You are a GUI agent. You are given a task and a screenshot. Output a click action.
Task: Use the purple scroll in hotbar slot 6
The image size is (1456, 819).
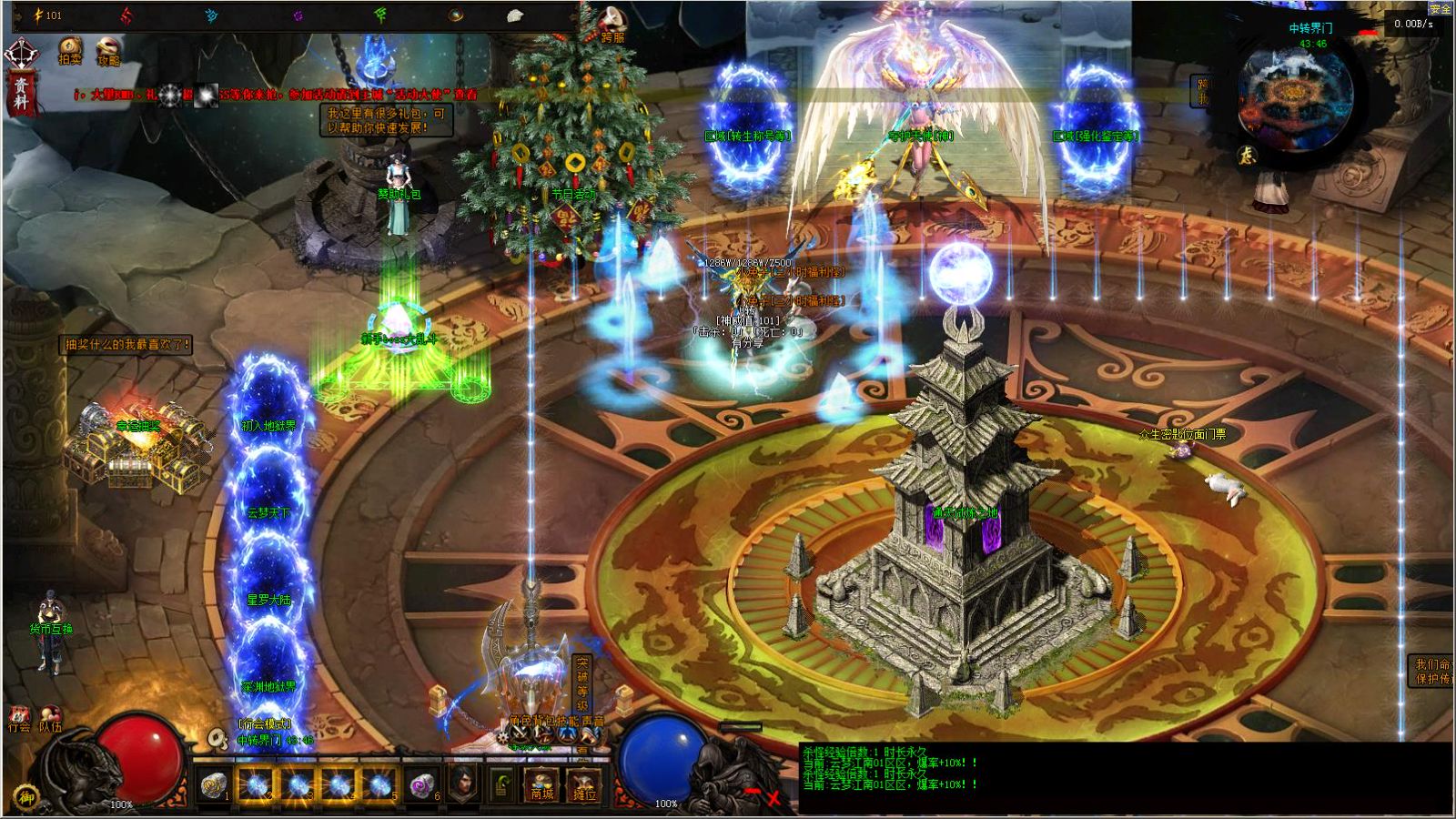tap(421, 784)
